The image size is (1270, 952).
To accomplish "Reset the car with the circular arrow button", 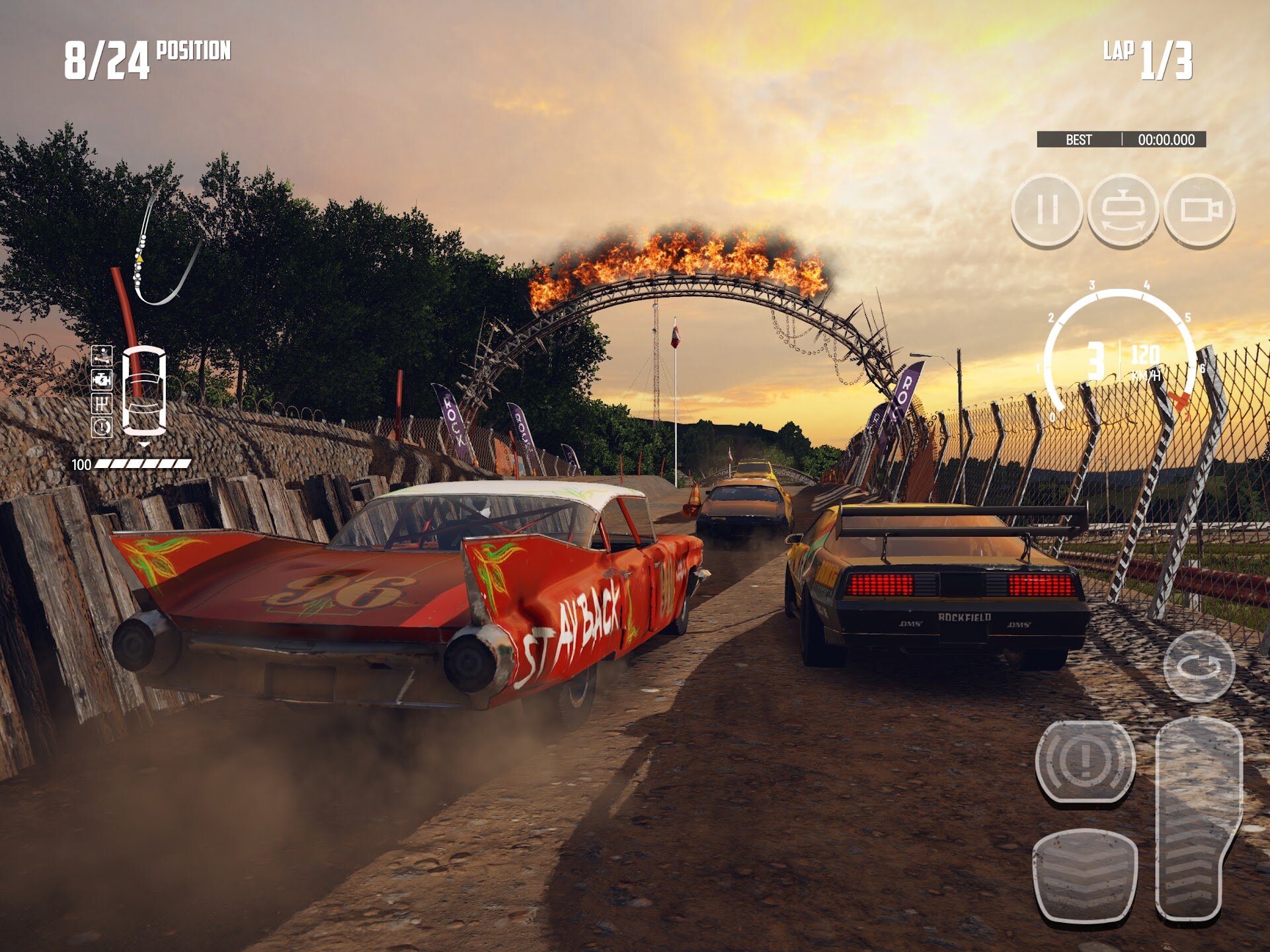I will (x=1199, y=666).
